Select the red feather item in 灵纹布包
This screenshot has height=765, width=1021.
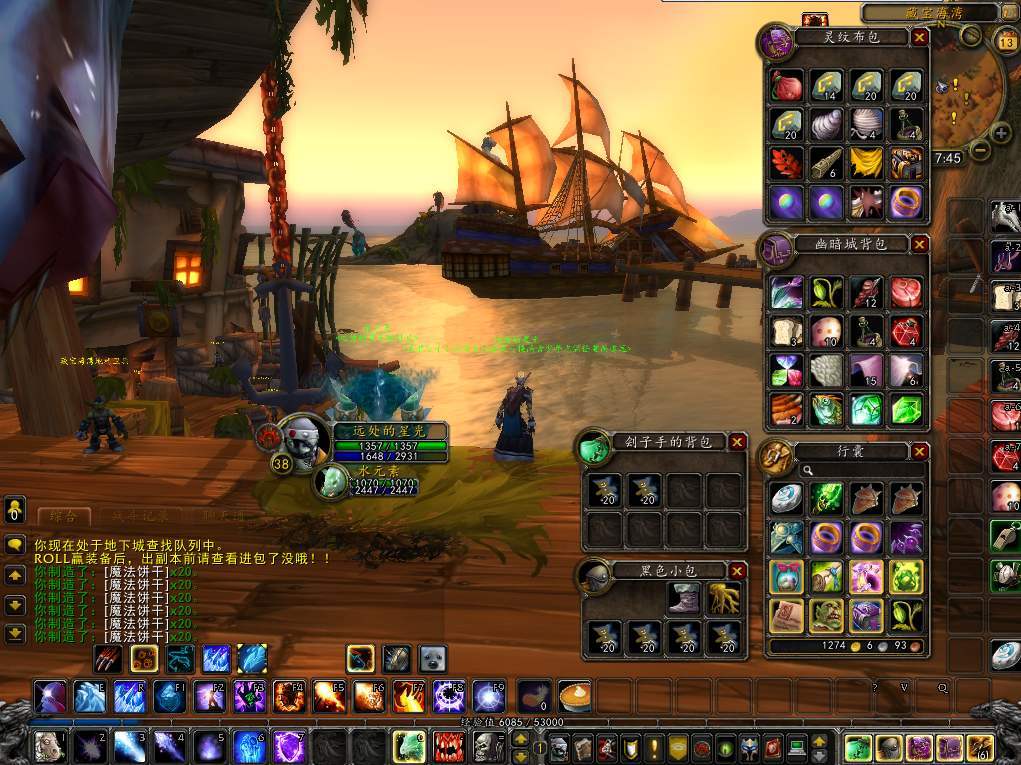point(785,161)
